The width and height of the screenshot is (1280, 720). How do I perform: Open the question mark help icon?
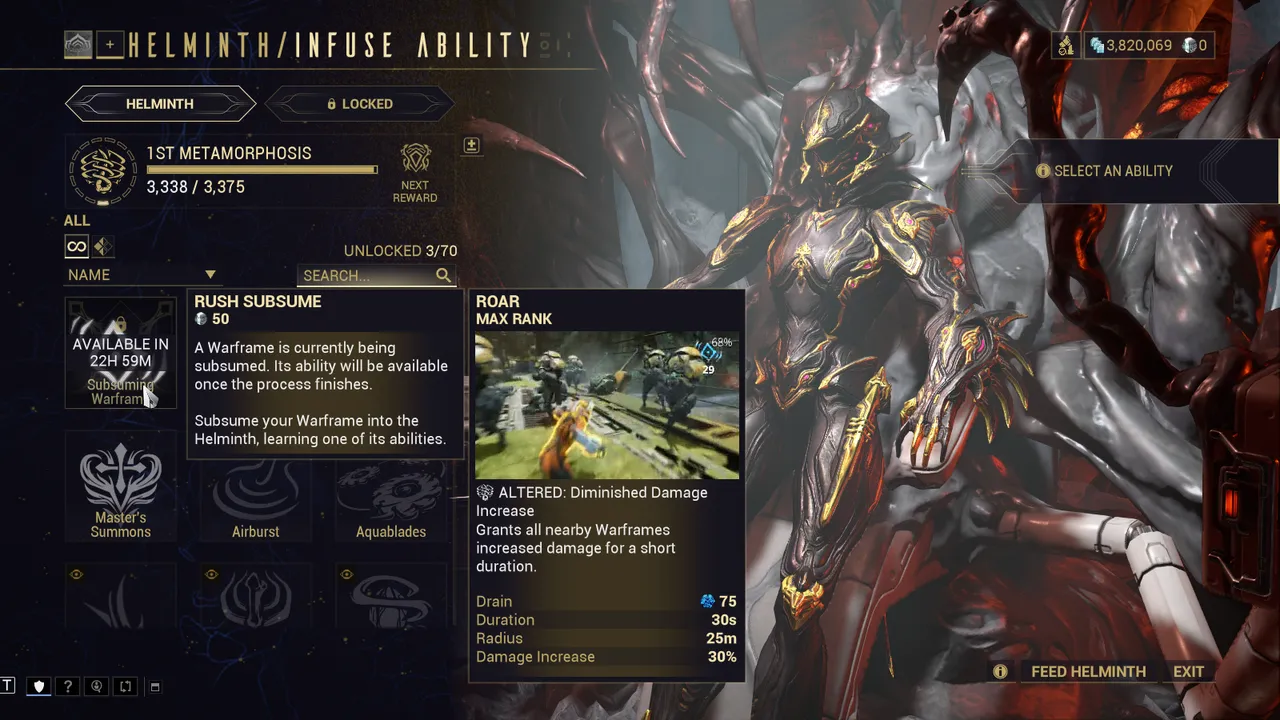pyautogui.click(x=68, y=687)
